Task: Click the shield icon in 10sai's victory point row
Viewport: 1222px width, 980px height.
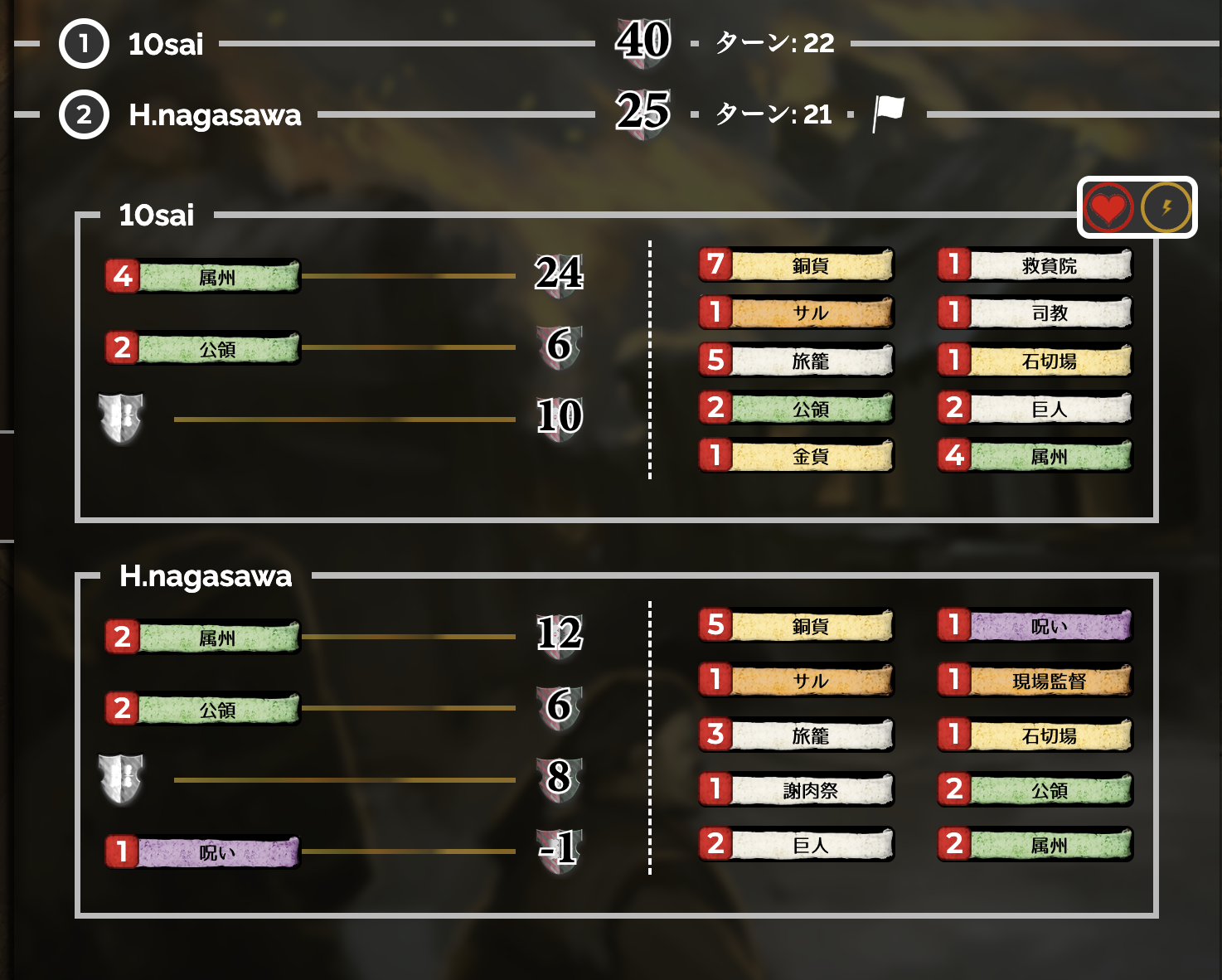Action: (123, 419)
